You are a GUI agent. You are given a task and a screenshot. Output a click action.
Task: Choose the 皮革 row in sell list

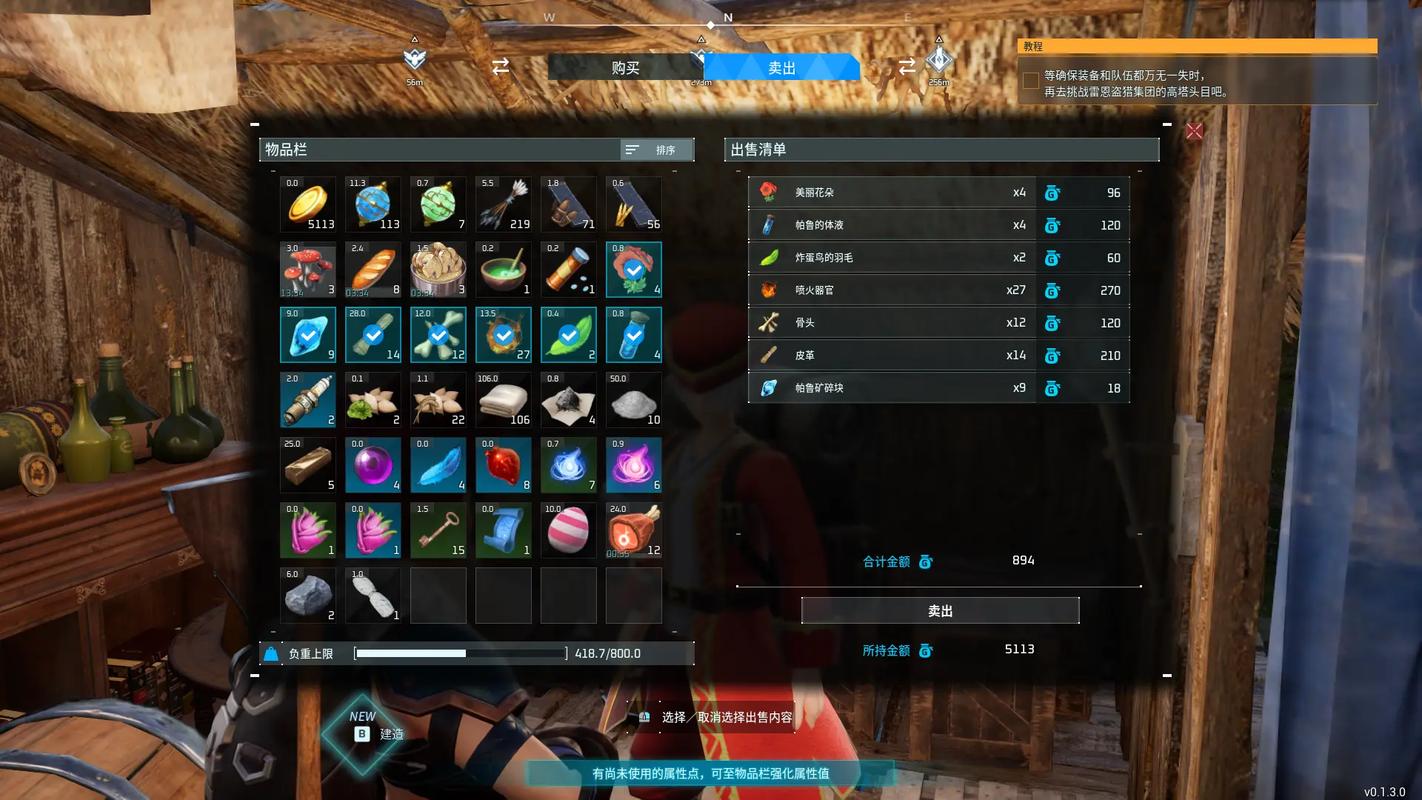(938, 356)
